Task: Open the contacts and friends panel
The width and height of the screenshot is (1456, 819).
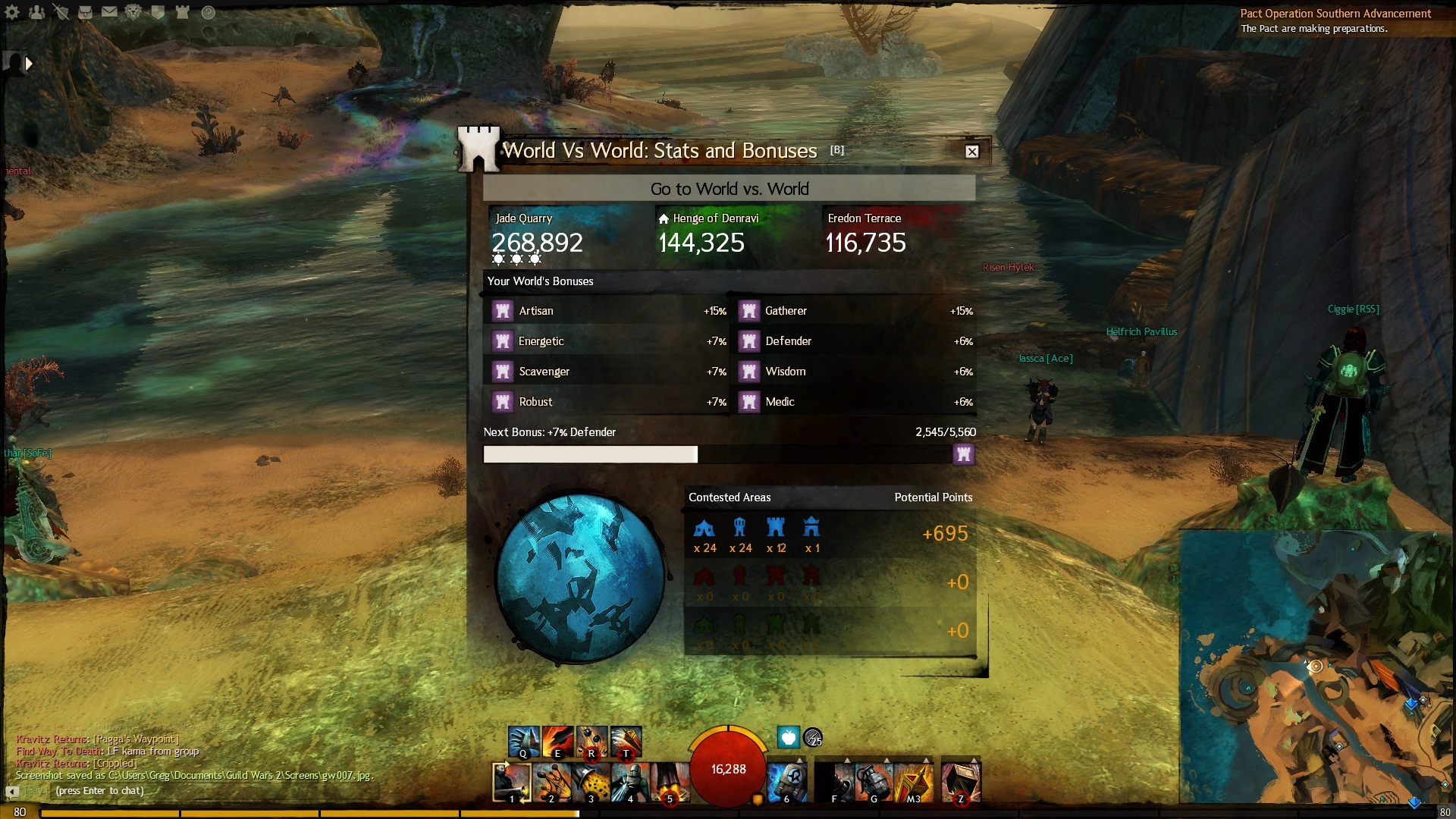Action: point(36,12)
